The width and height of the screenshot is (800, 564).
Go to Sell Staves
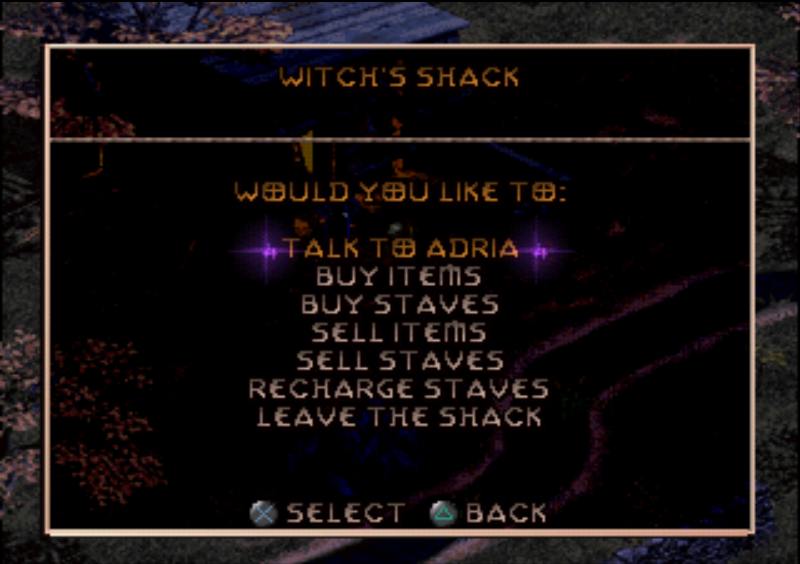(x=399, y=360)
